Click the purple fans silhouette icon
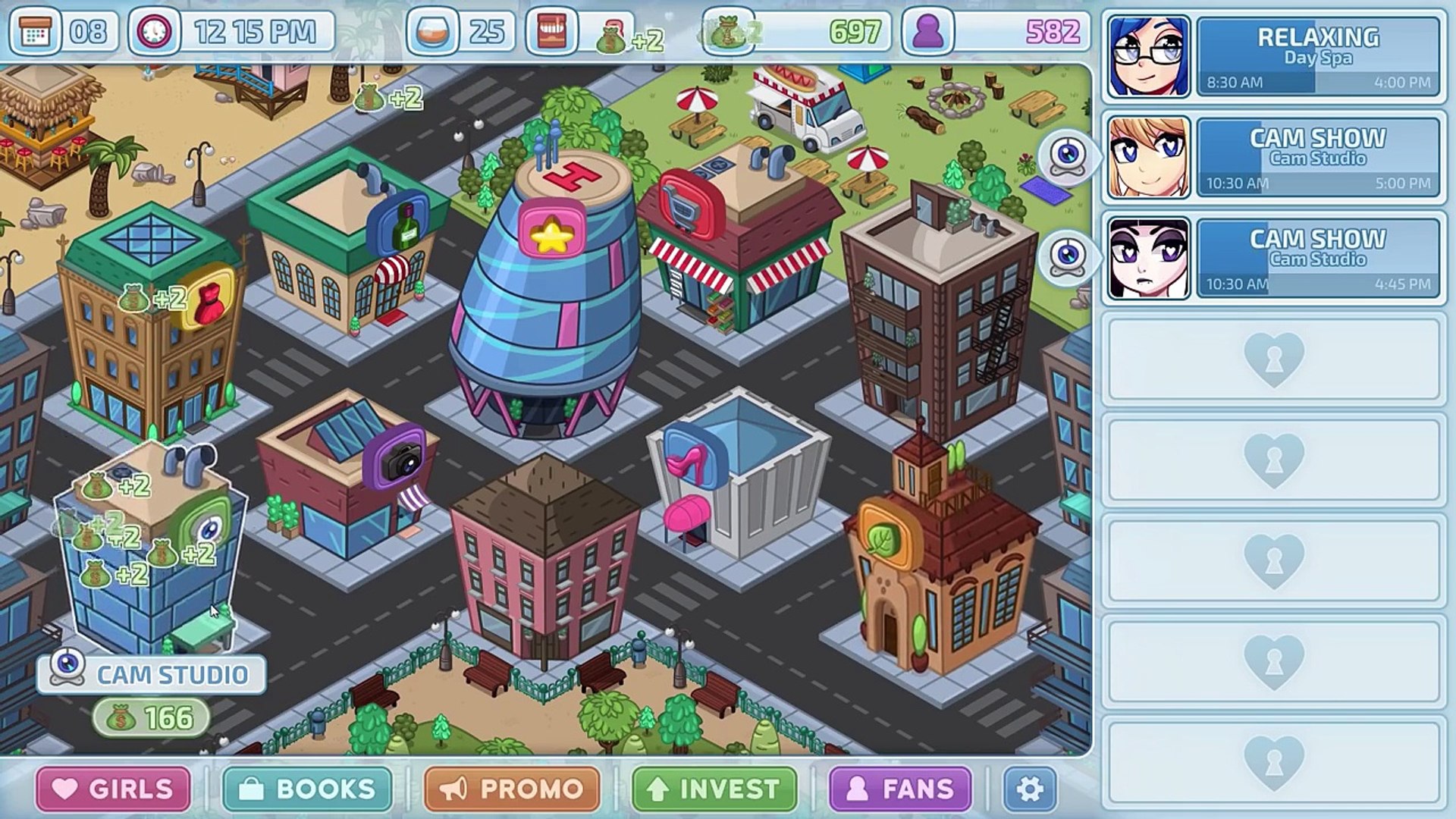Viewport: 1456px width, 819px height. point(927,32)
